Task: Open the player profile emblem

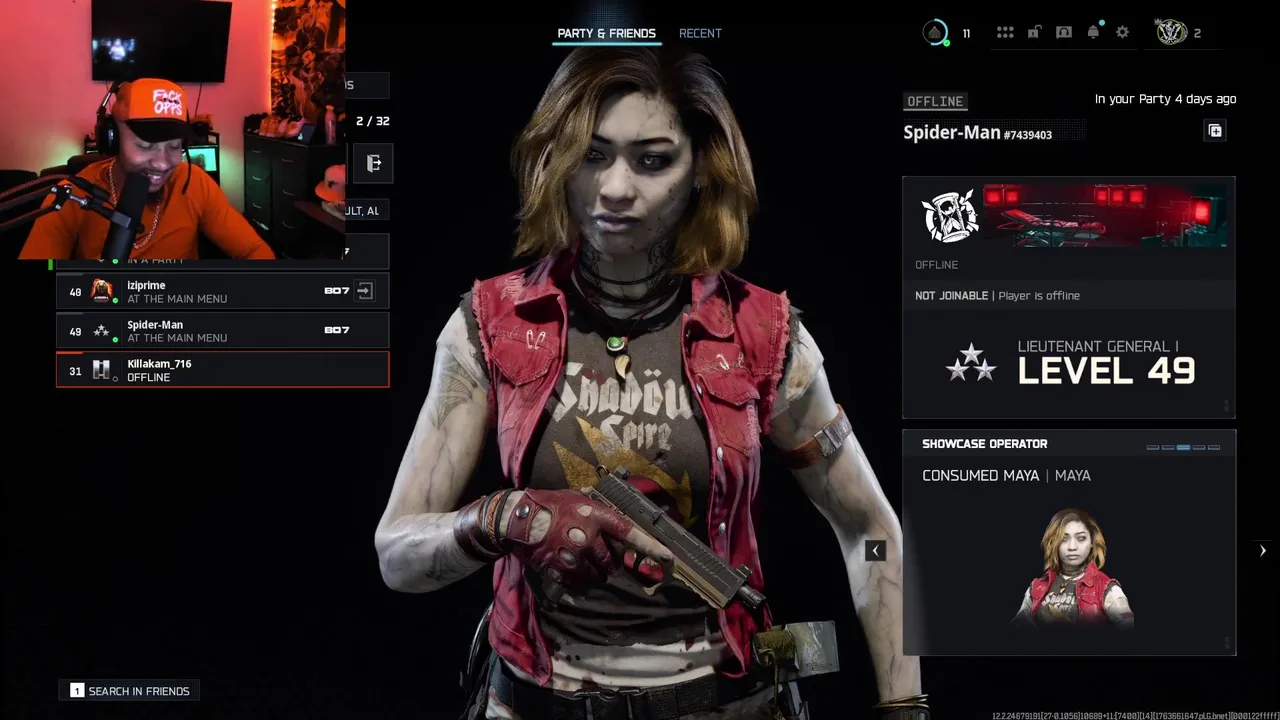Action: click(1171, 33)
